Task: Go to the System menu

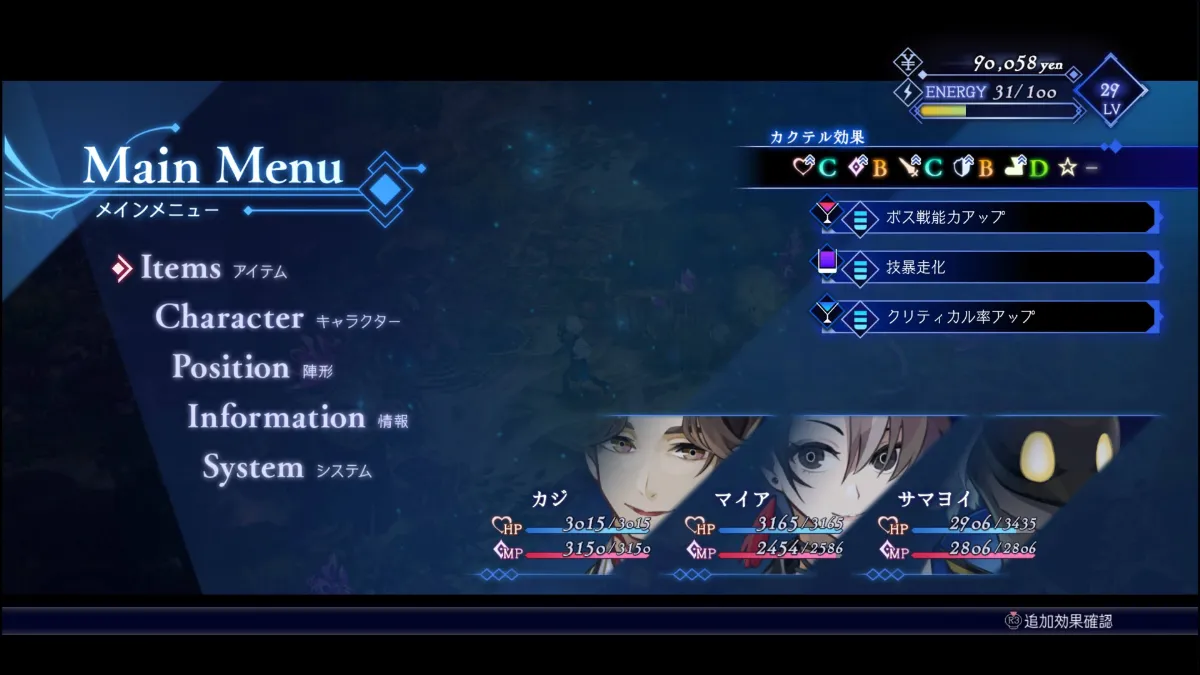Action: click(253, 468)
